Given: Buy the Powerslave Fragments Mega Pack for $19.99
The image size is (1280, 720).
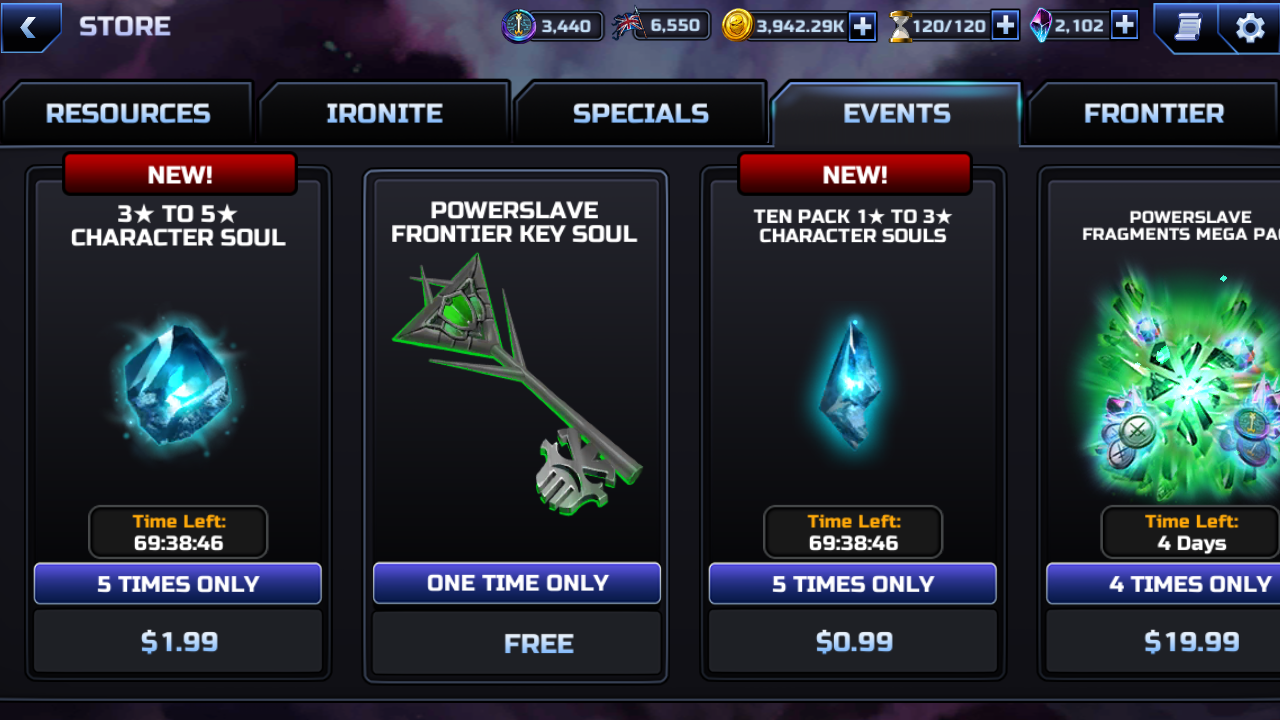Looking at the screenshot, I should click(1190, 641).
